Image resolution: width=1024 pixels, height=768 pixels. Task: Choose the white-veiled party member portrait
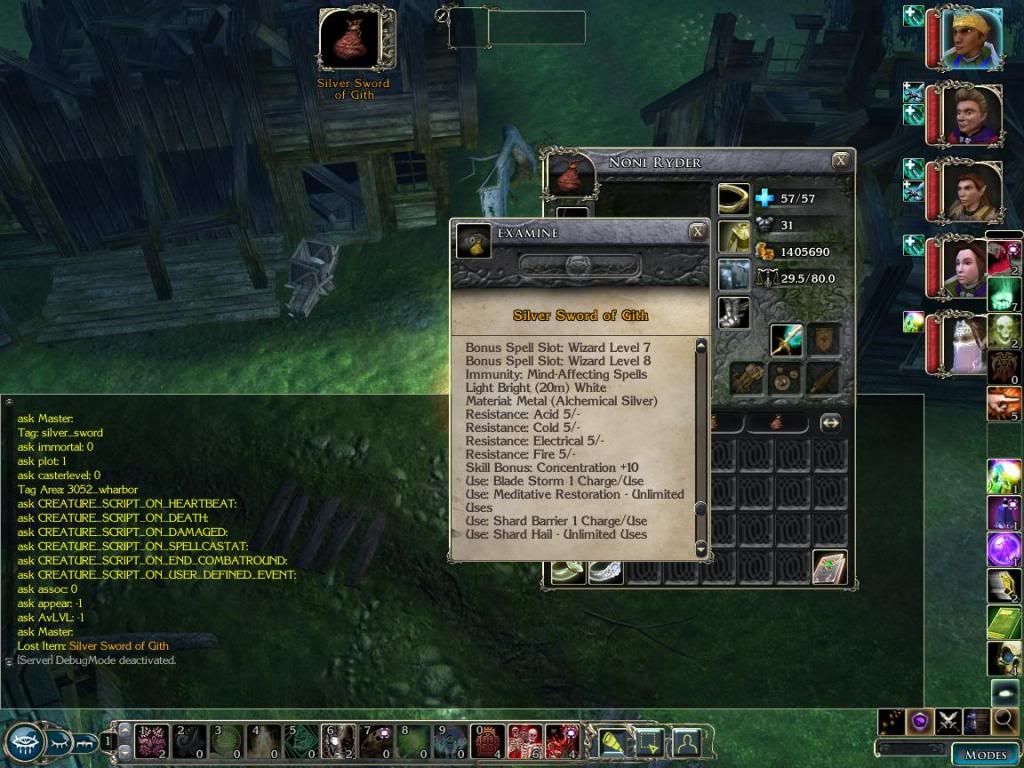point(971,344)
